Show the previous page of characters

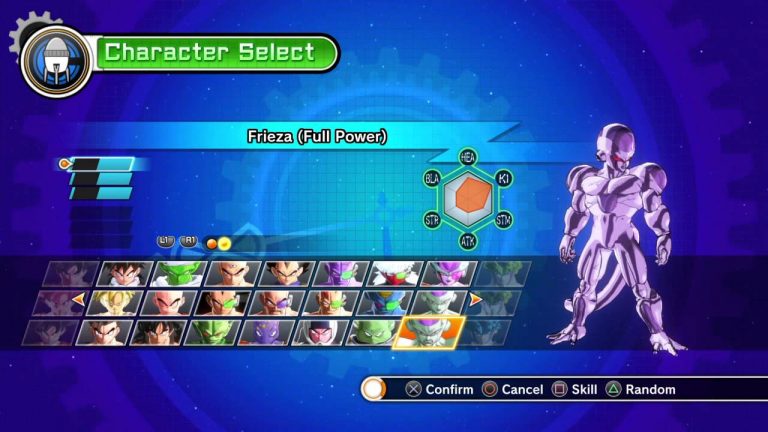pos(77,299)
